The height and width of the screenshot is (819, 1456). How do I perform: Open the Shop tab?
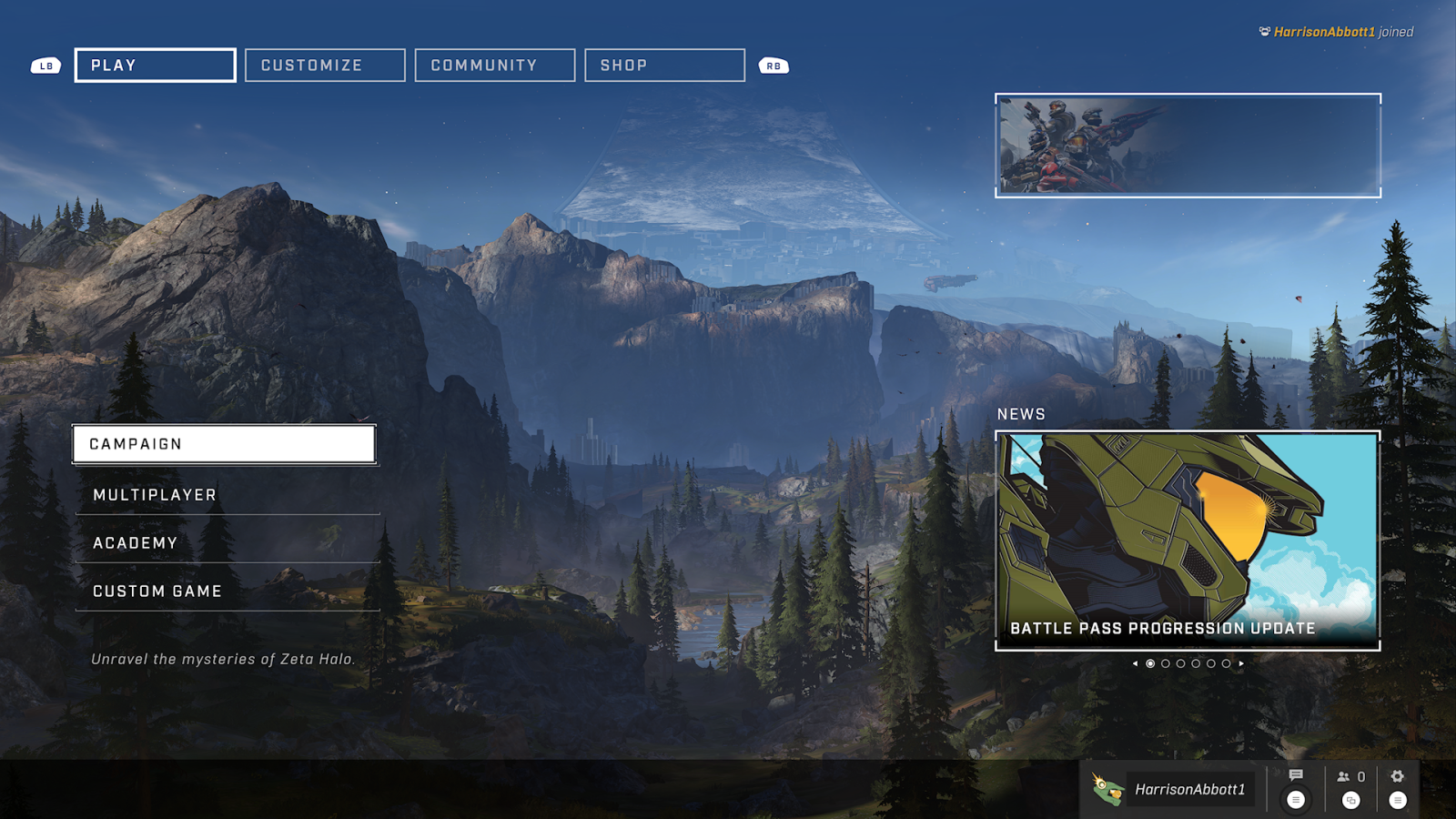pos(664,66)
